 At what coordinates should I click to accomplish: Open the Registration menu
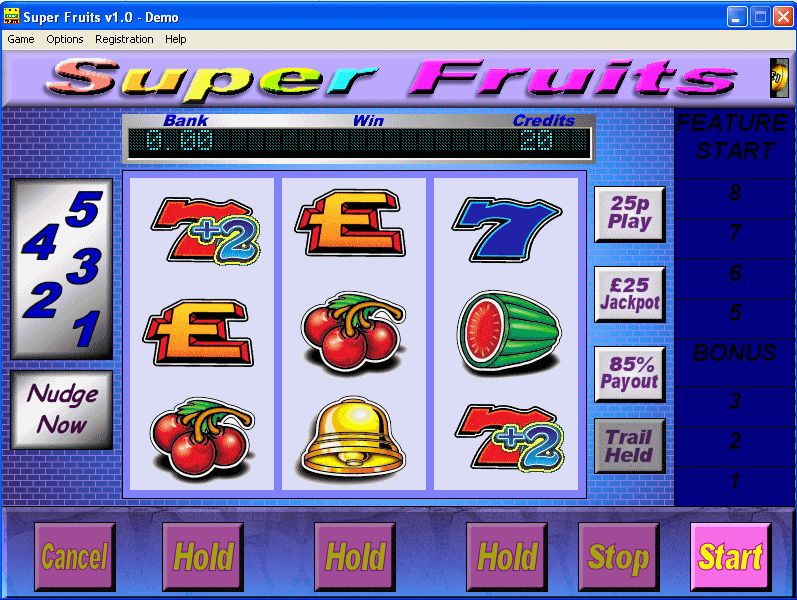pyautogui.click(x=124, y=39)
